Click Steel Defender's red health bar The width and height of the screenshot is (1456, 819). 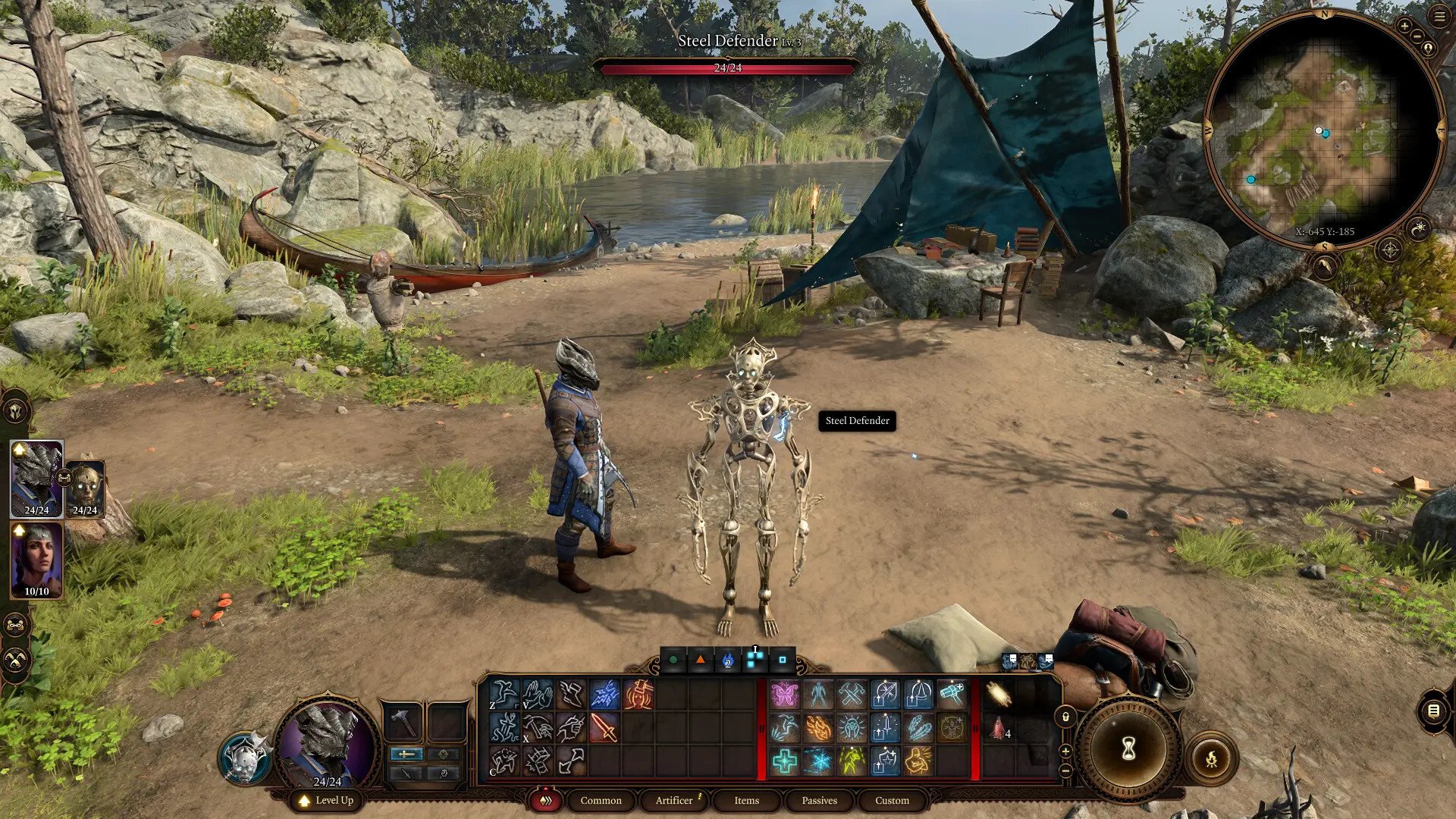(726, 67)
